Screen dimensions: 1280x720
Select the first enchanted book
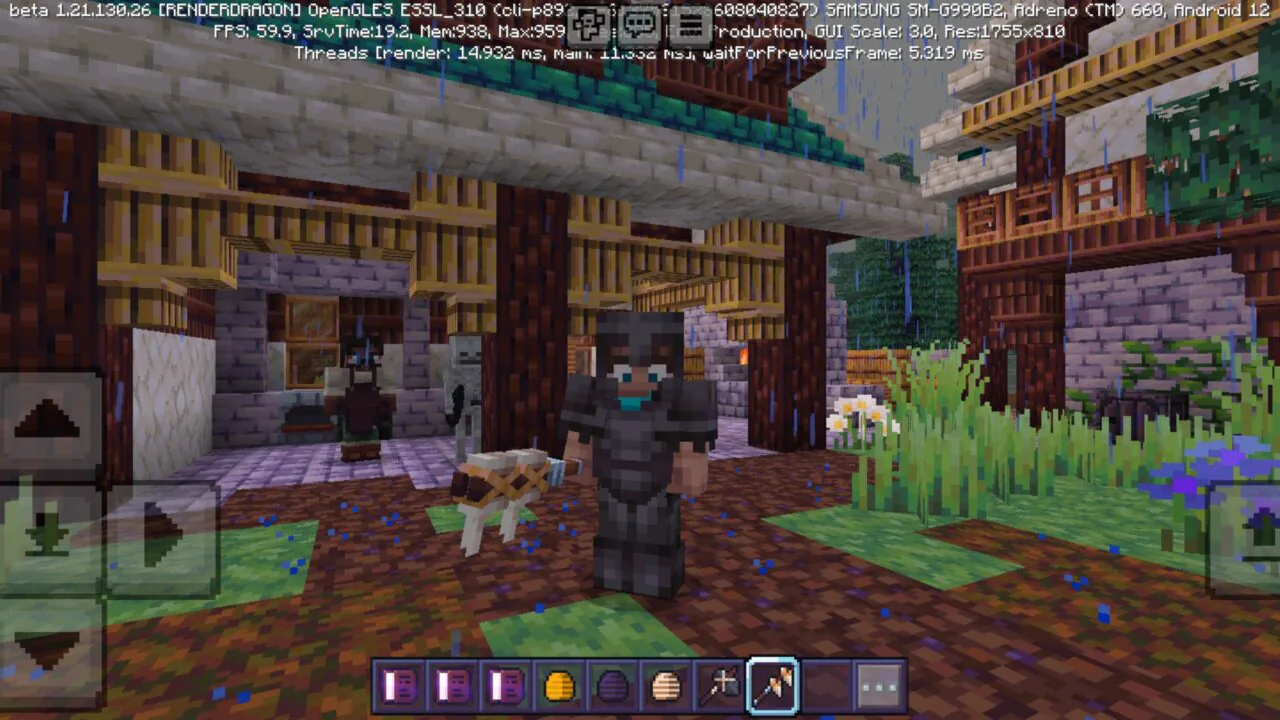click(398, 684)
